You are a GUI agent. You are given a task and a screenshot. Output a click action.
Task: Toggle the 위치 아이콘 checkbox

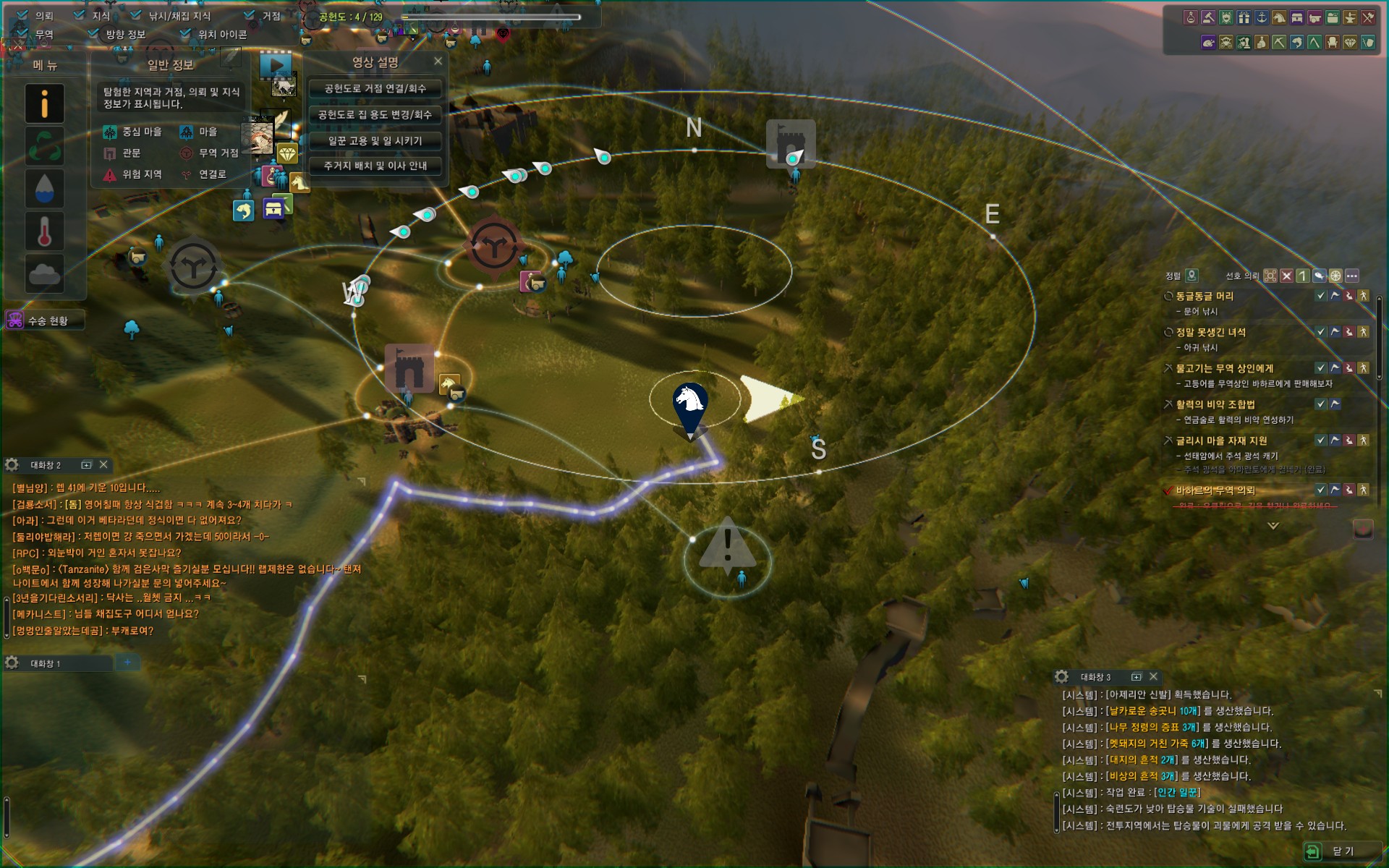tap(186, 34)
